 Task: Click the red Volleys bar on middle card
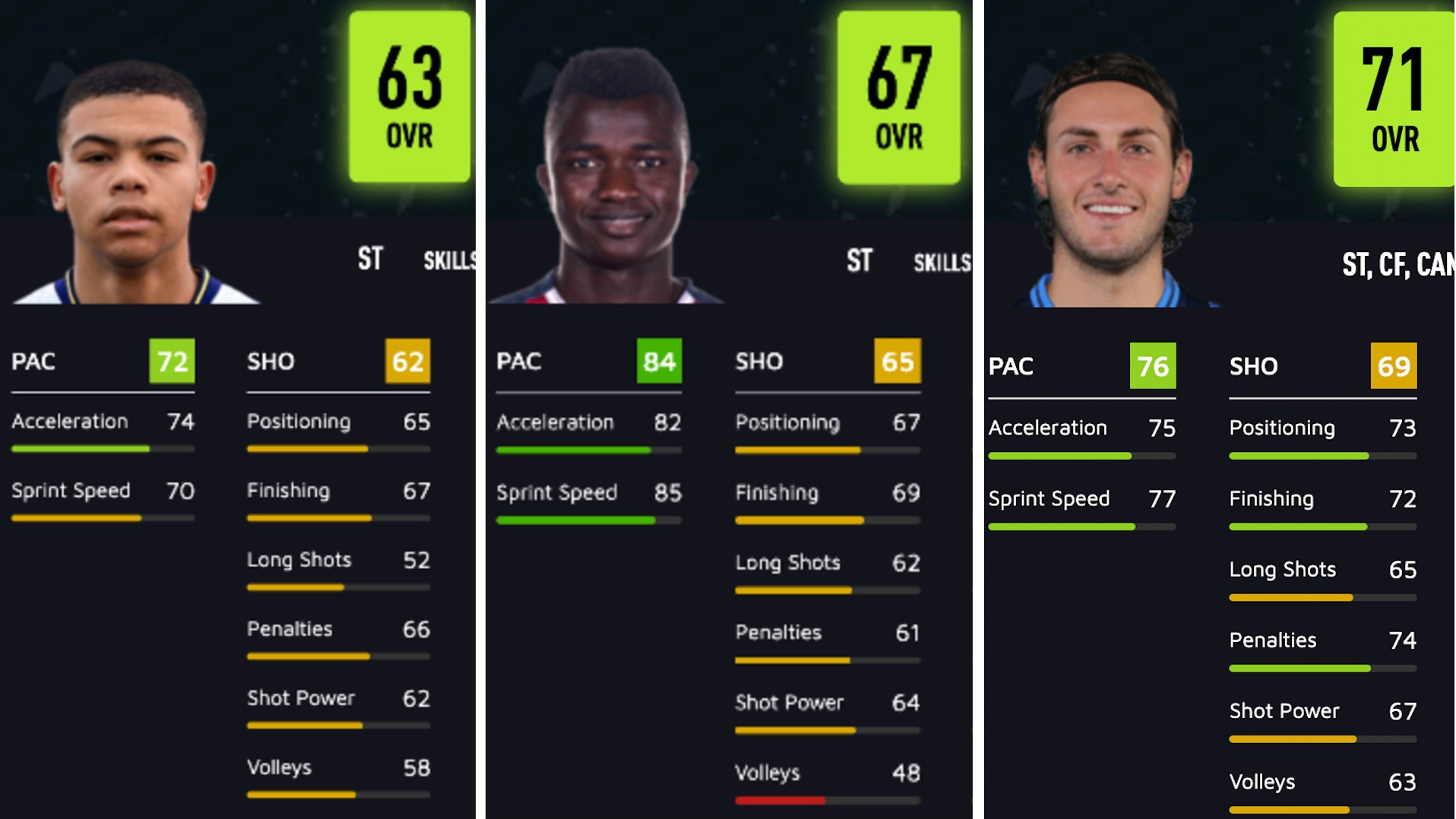pyautogui.click(x=780, y=800)
